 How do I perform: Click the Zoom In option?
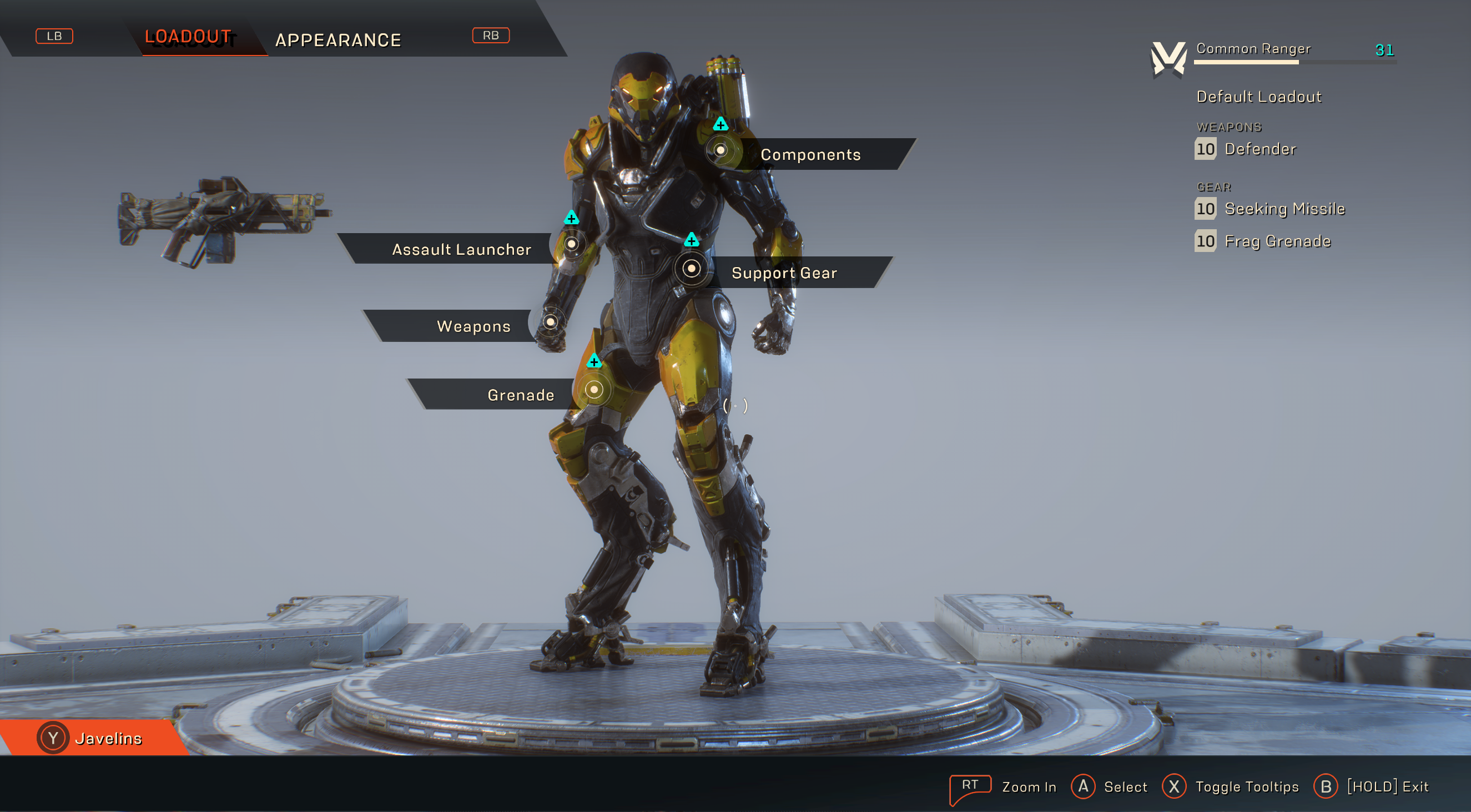pyautogui.click(x=1028, y=786)
